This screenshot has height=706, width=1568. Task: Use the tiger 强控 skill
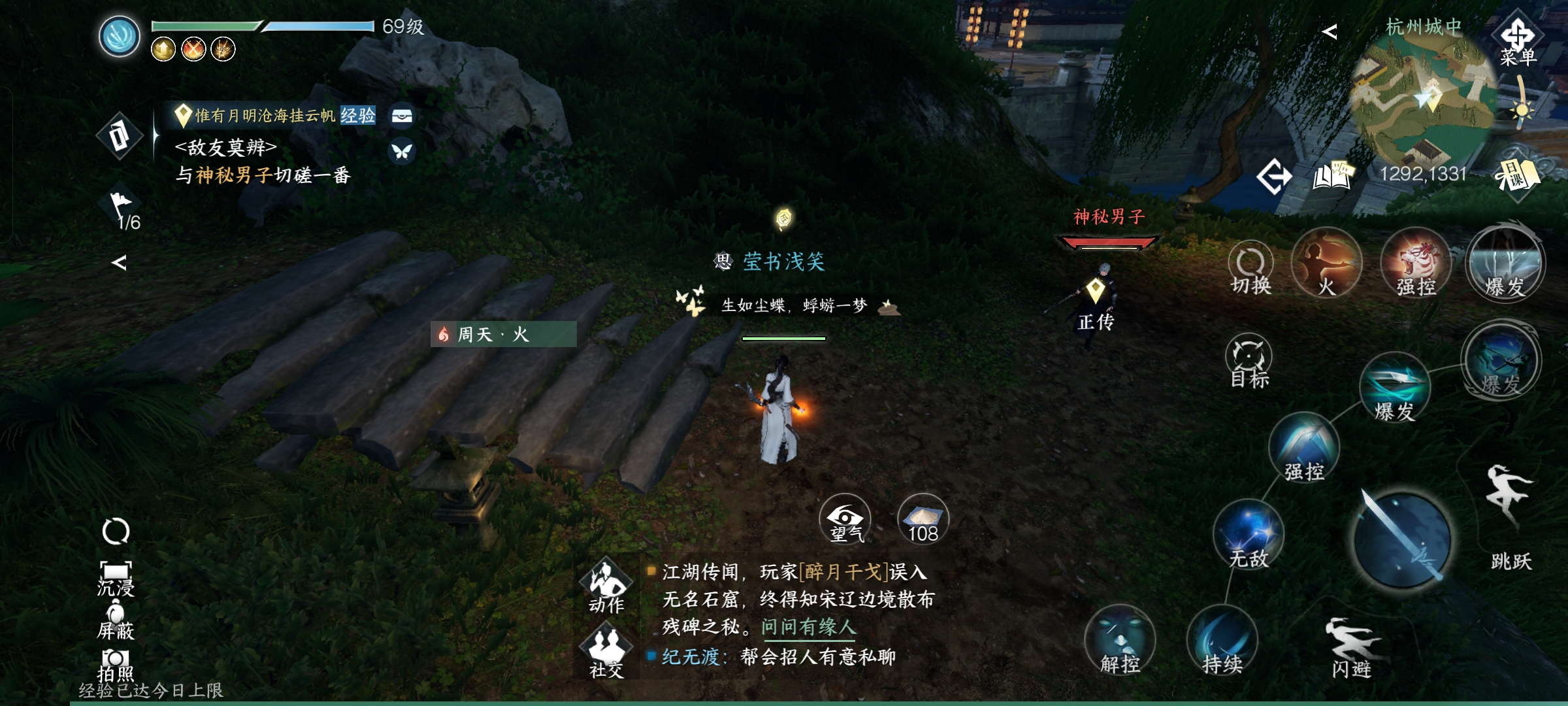pyautogui.click(x=1416, y=263)
